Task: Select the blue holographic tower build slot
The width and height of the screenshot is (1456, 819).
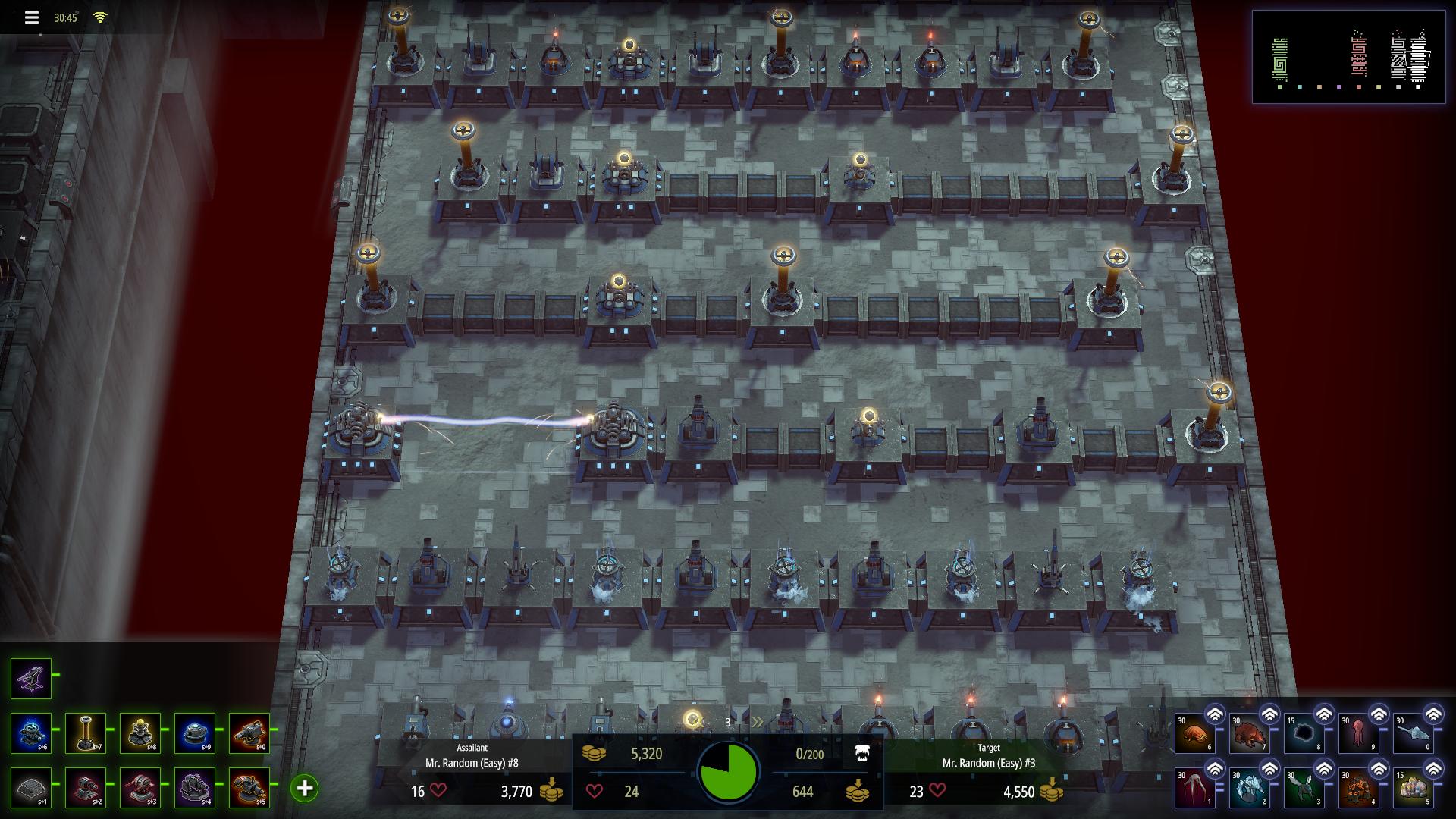Action: [31, 733]
